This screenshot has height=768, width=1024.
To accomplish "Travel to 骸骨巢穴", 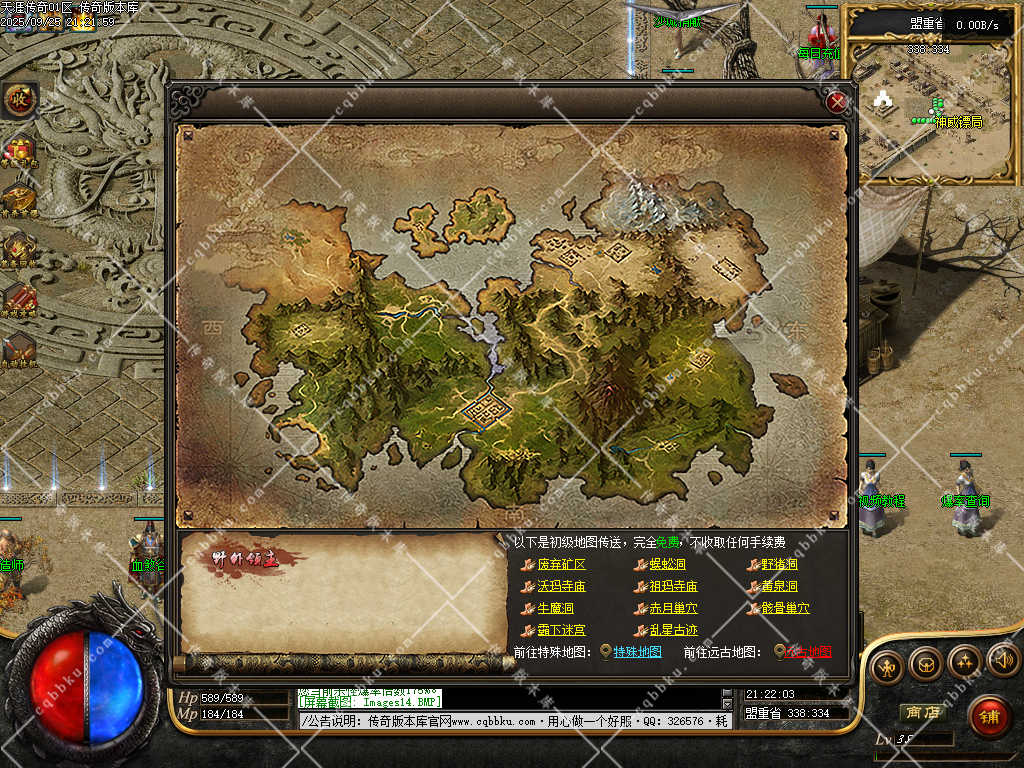I will 785,609.
